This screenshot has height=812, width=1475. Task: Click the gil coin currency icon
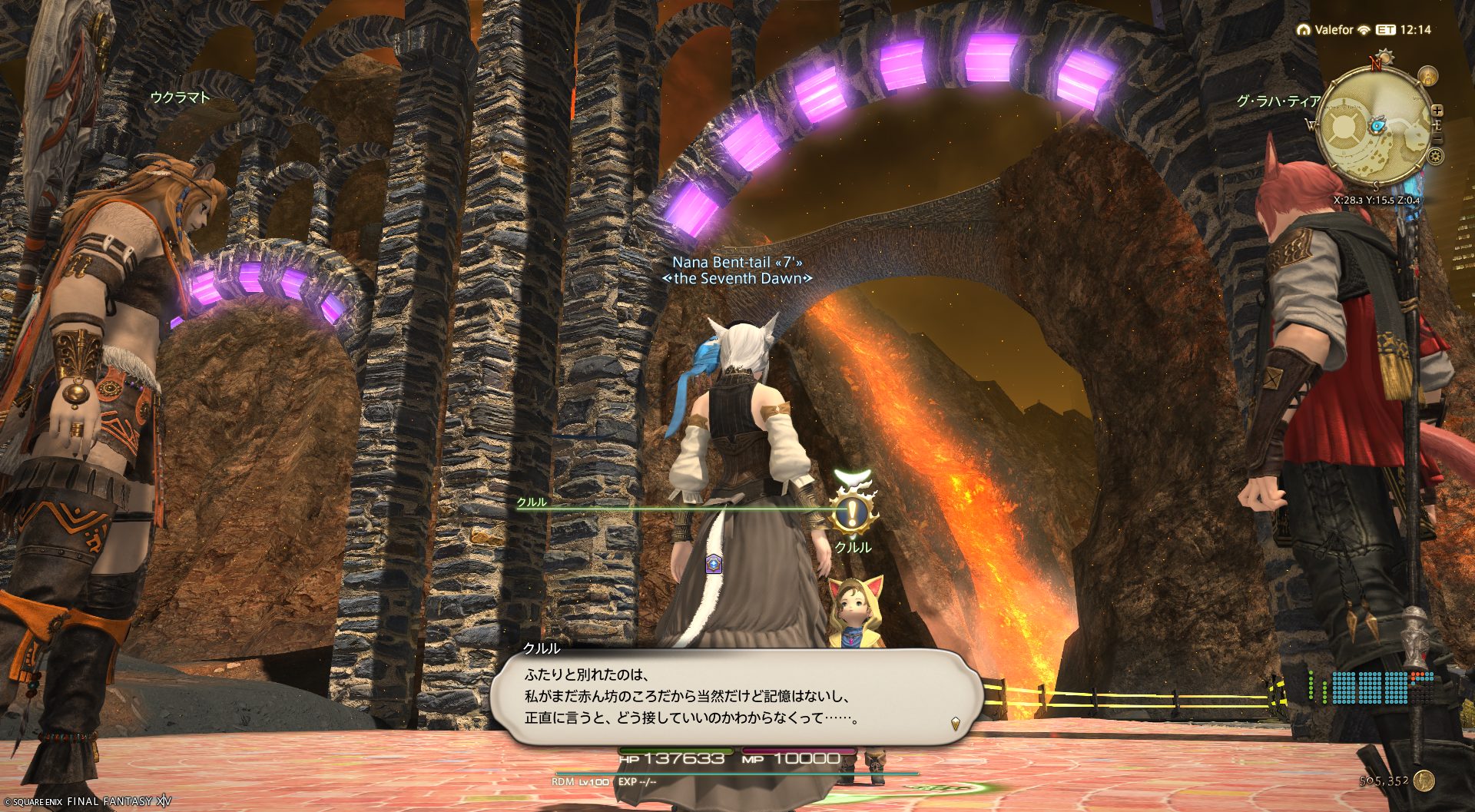(1424, 781)
